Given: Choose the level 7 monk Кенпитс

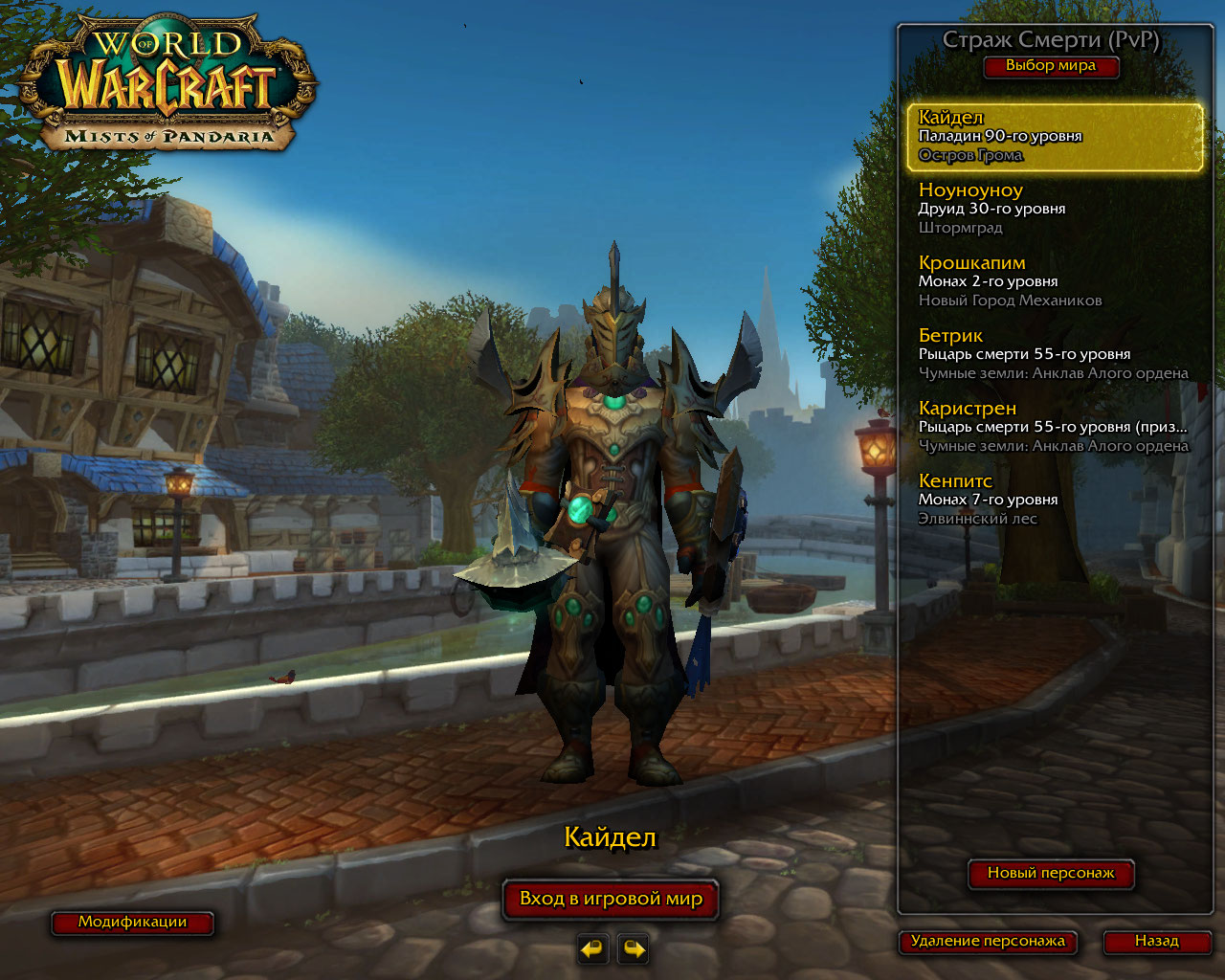Looking at the screenshot, I should coord(1054,500).
